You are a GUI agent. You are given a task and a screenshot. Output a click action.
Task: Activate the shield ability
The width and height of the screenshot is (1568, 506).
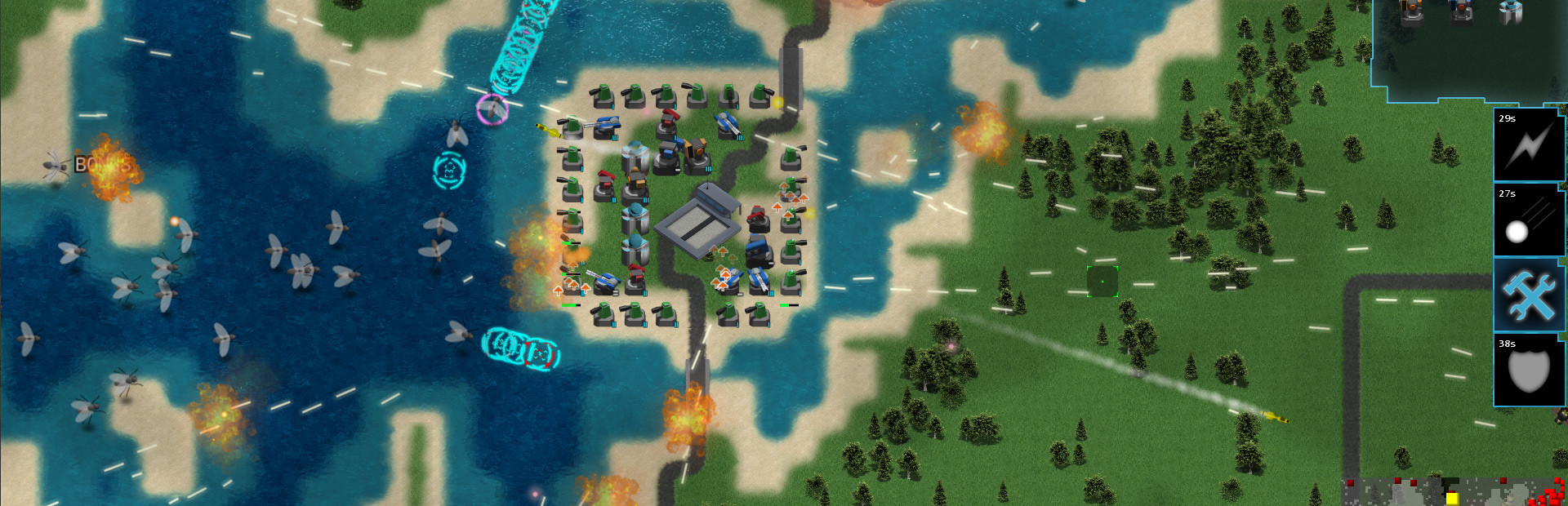[x=1528, y=370]
